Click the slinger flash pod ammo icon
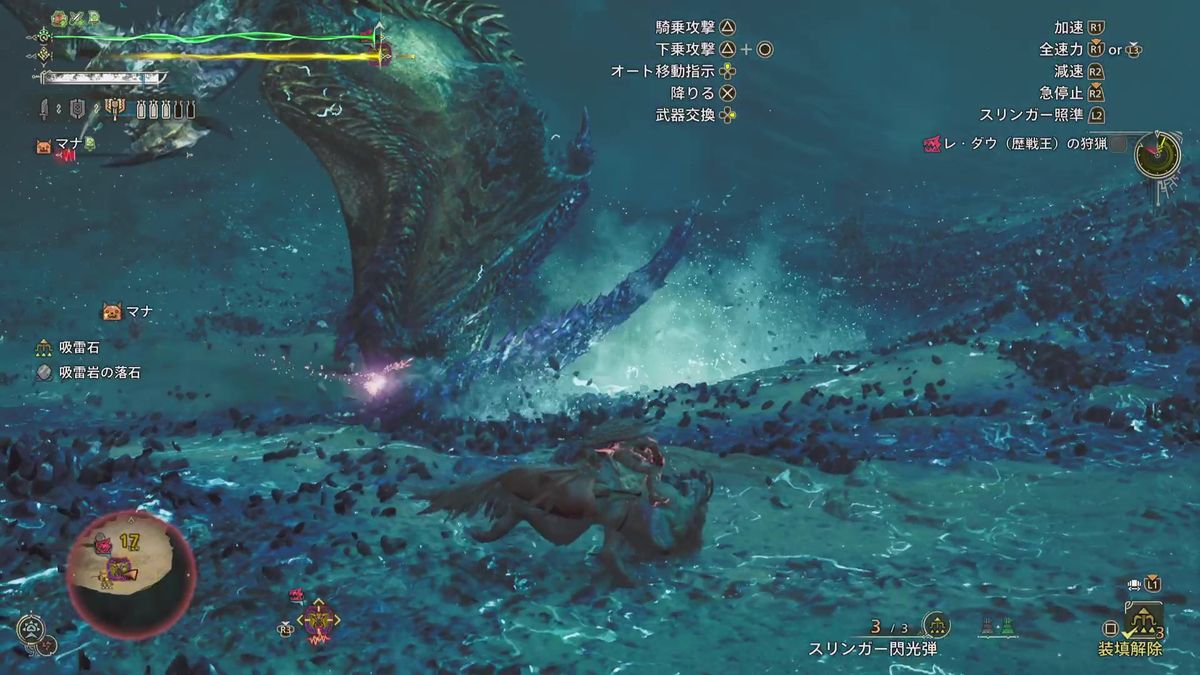Image resolution: width=1200 pixels, height=675 pixels. [936, 626]
